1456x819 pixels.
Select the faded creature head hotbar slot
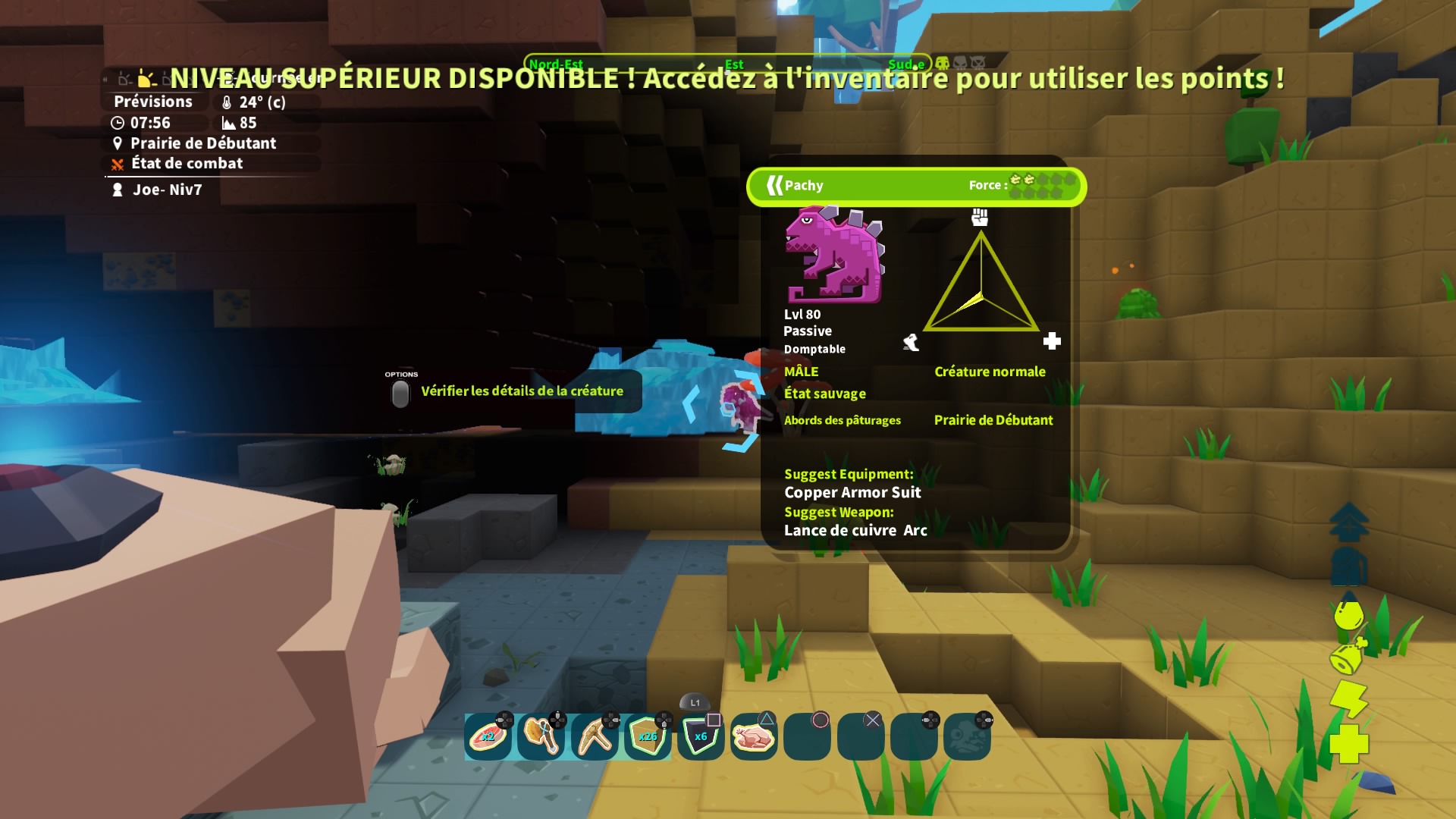pyautogui.click(x=967, y=736)
